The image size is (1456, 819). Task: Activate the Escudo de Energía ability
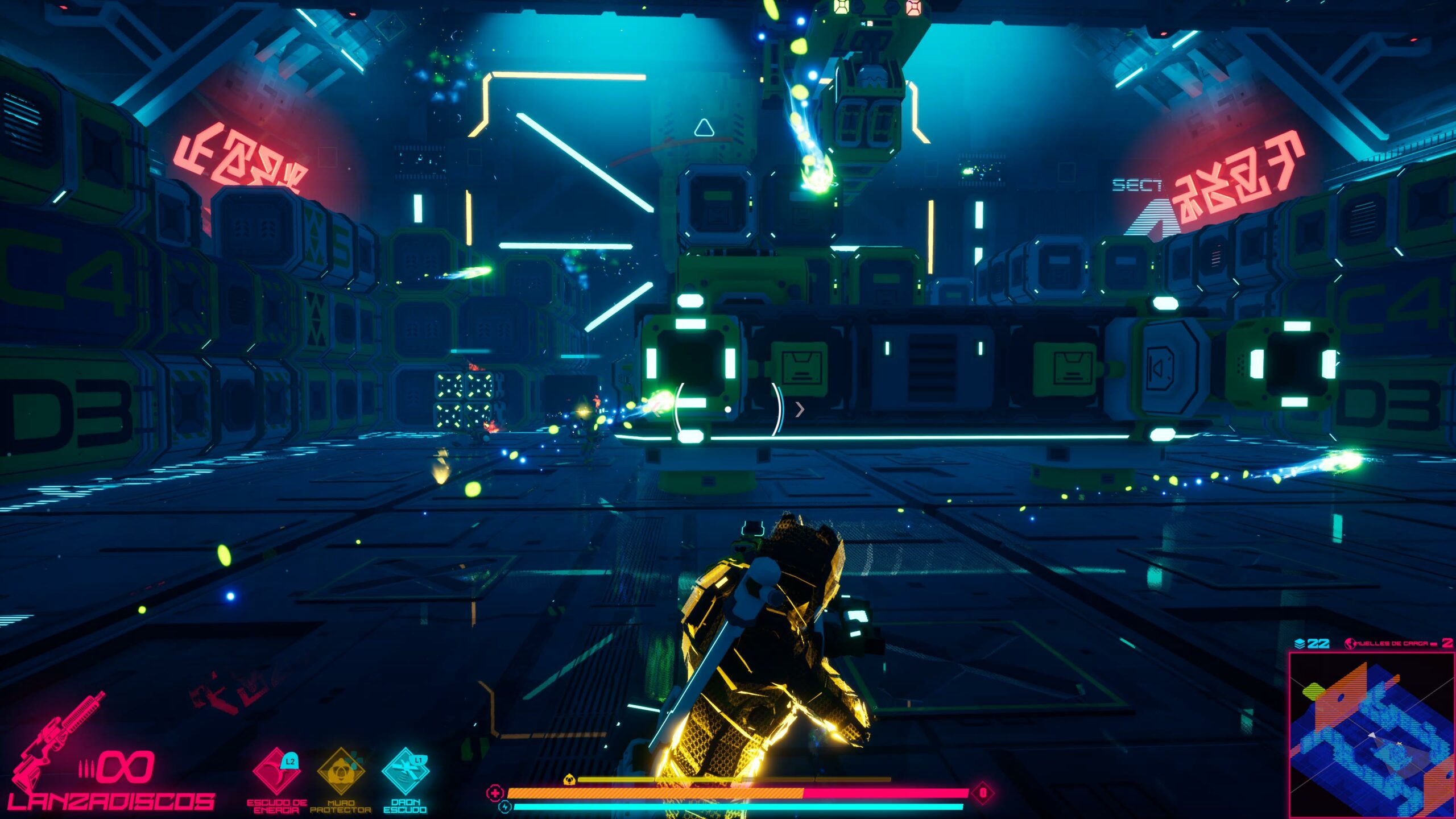point(277,772)
